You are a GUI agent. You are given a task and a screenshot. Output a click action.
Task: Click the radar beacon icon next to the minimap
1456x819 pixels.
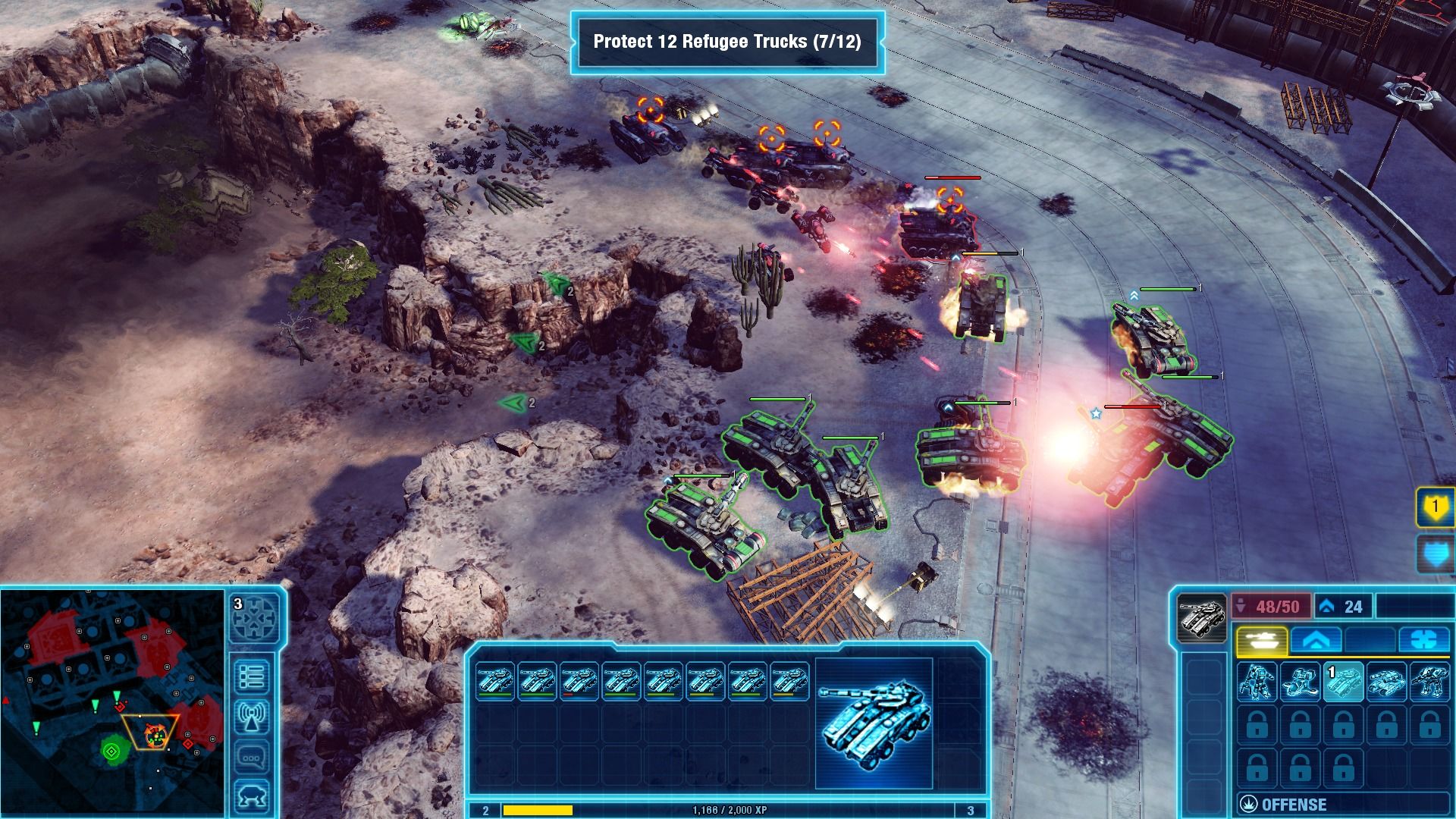click(x=251, y=714)
